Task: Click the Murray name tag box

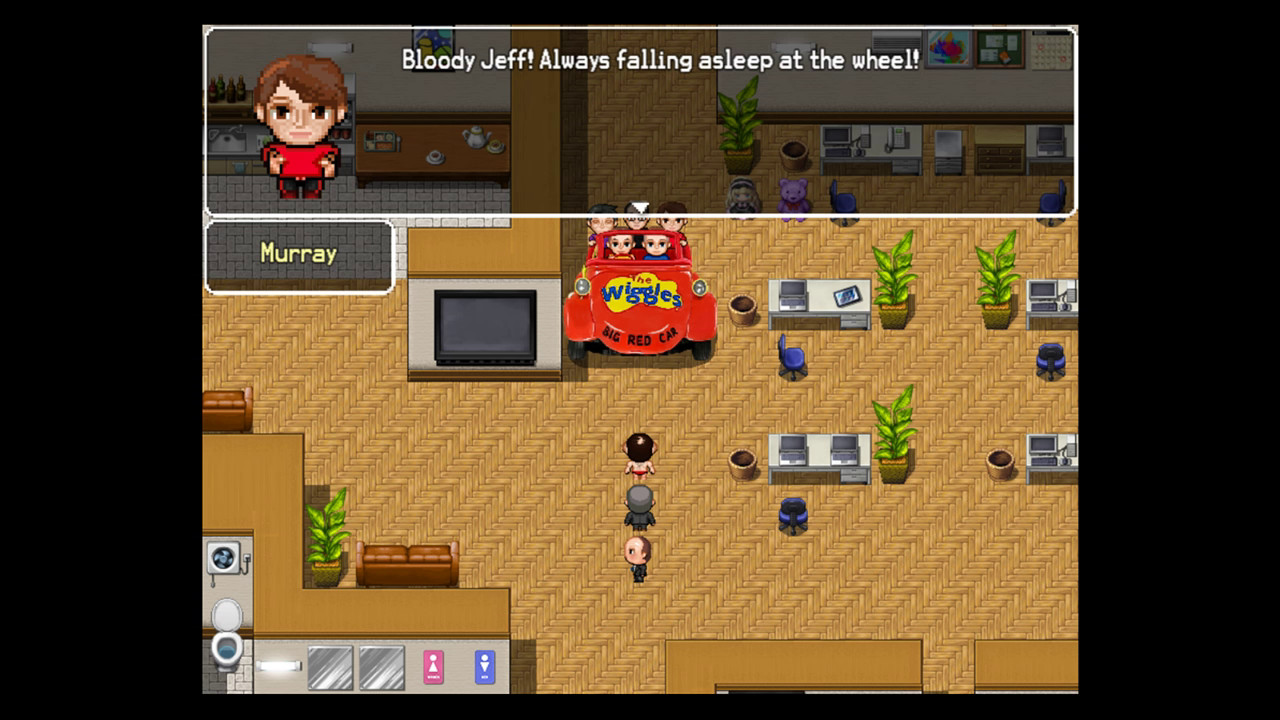Action: pos(298,252)
